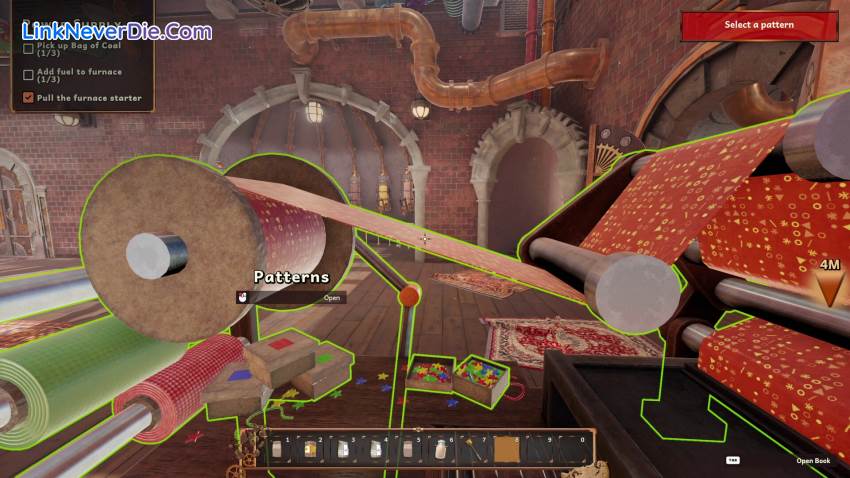This screenshot has width=850, height=478.
Task: Click the Select a pattern banner
Action: (759, 25)
